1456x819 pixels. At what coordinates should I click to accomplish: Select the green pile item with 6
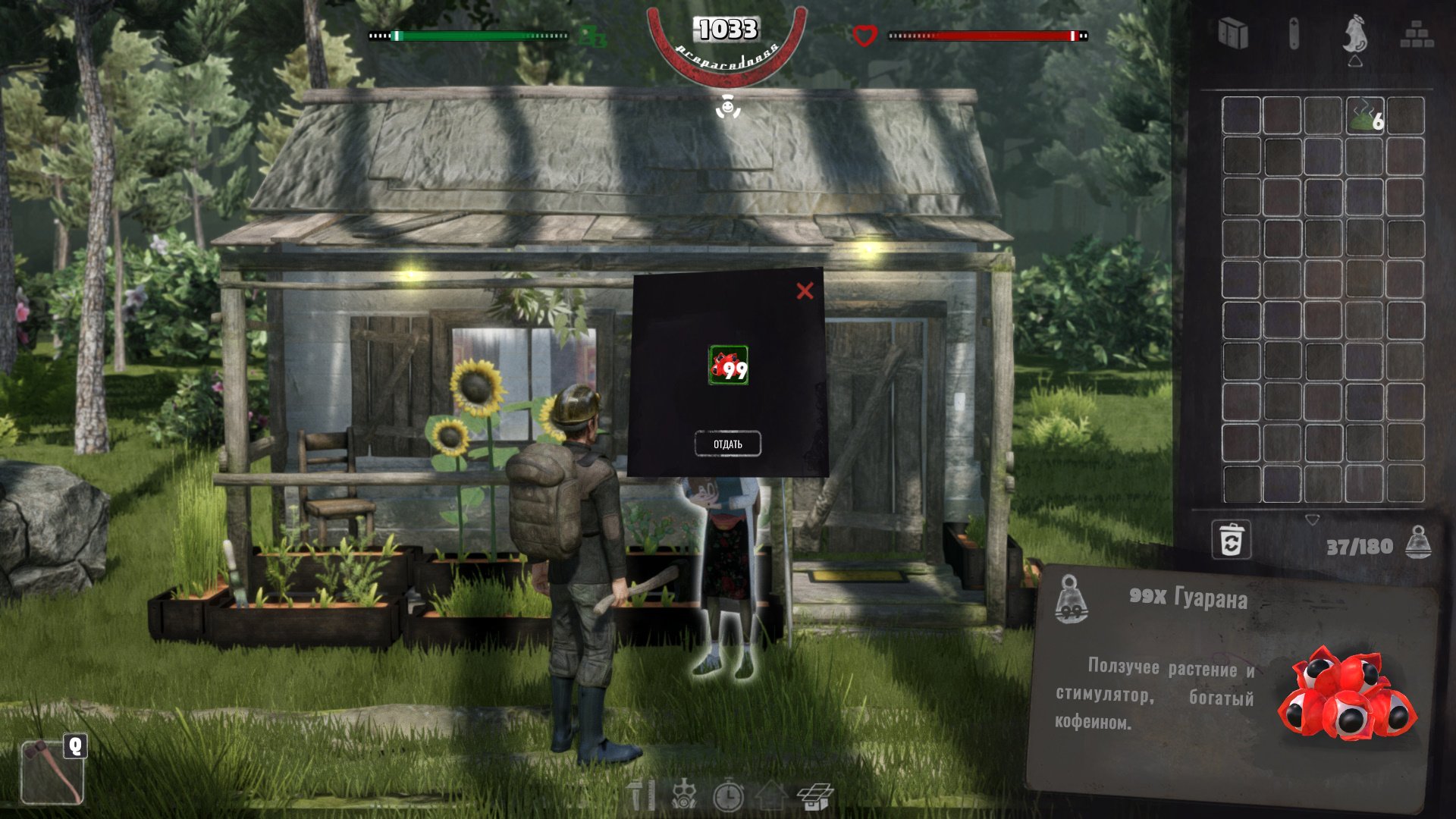click(x=1365, y=116)
